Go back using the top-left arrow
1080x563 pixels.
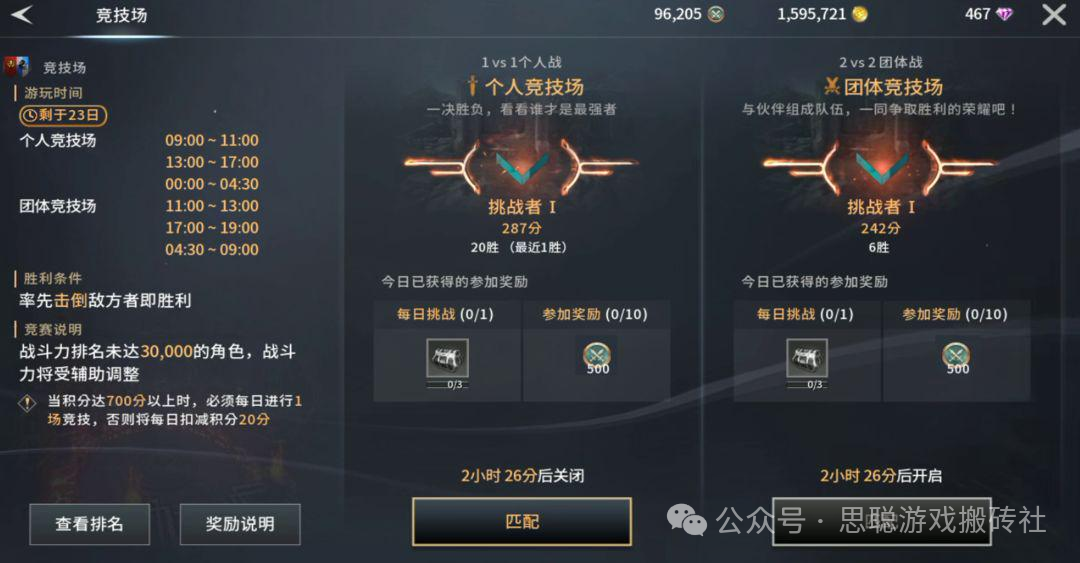pyautogui.click(x=22, y=14)
